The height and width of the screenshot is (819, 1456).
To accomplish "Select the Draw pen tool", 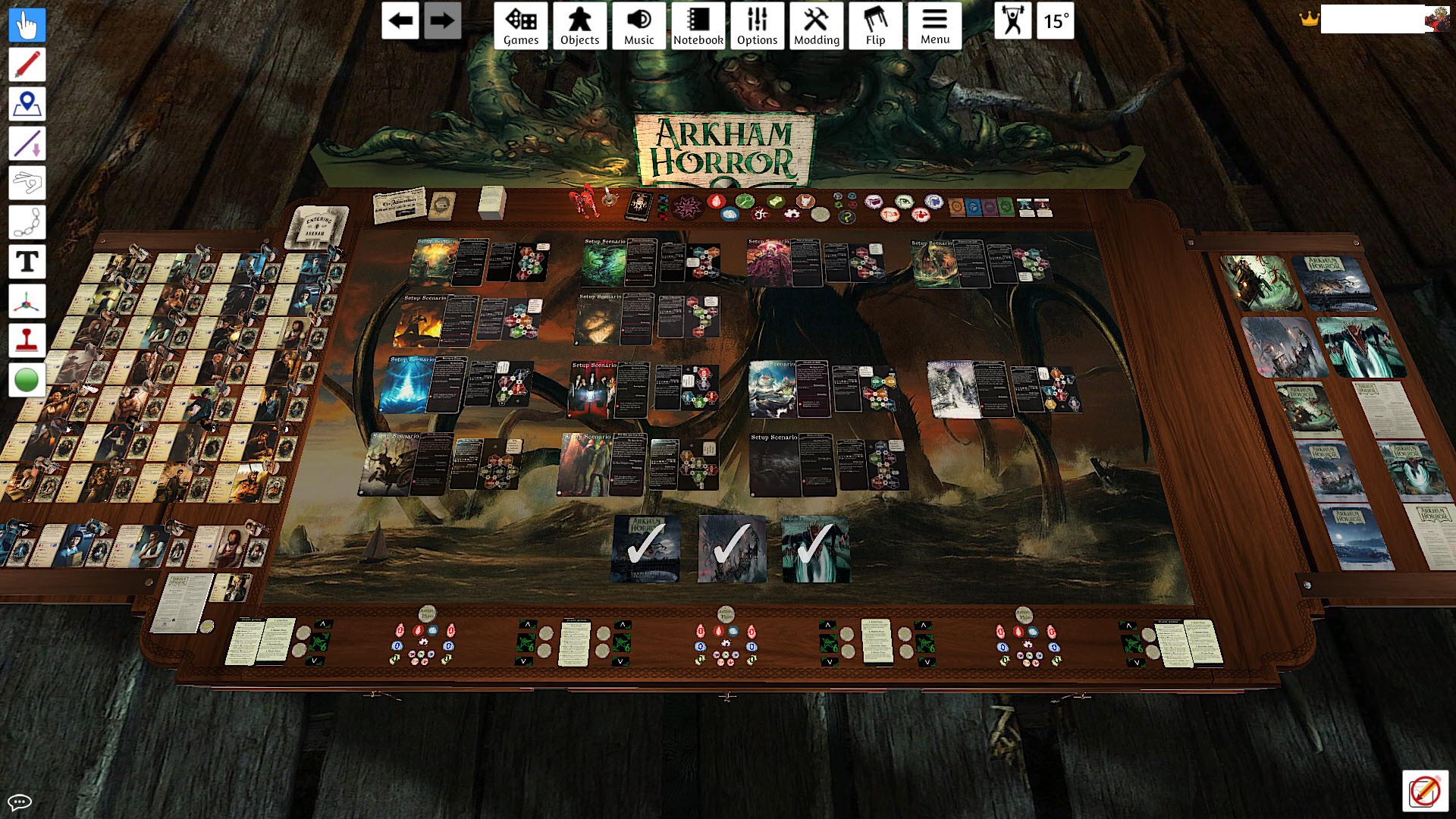I will coord(27,64).
